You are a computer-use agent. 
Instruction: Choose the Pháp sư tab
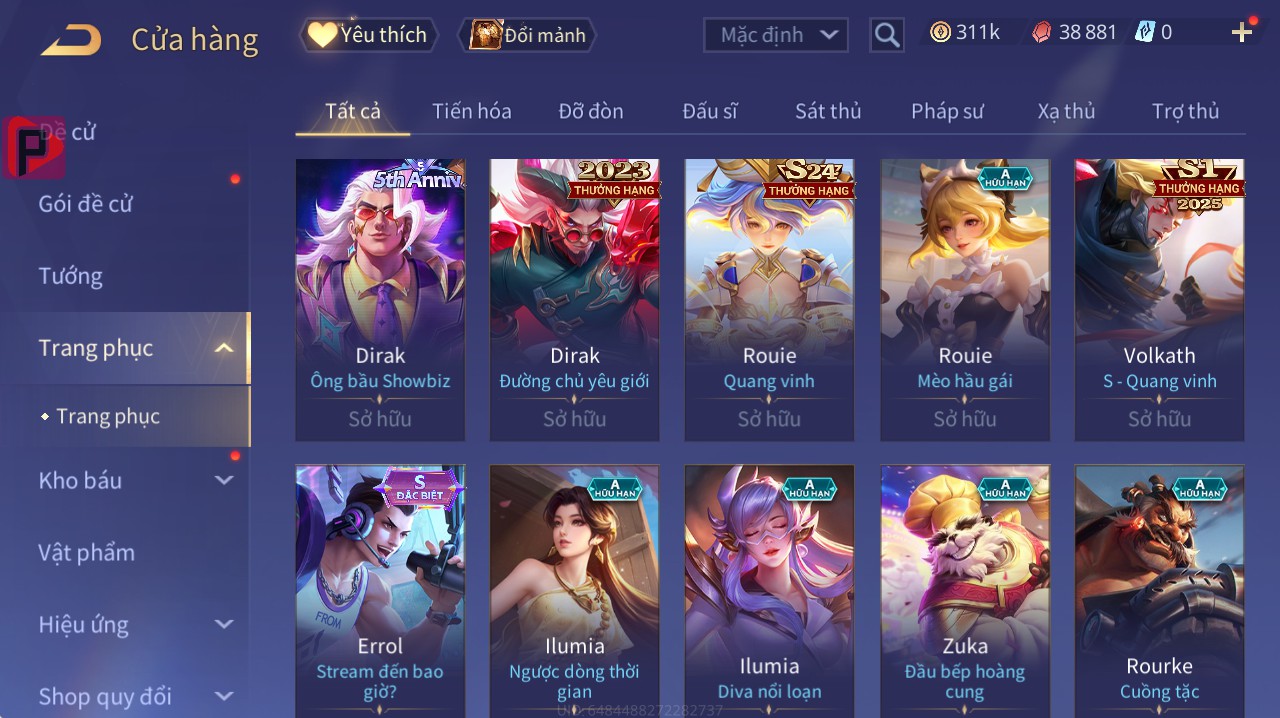(x=947, y=111)
